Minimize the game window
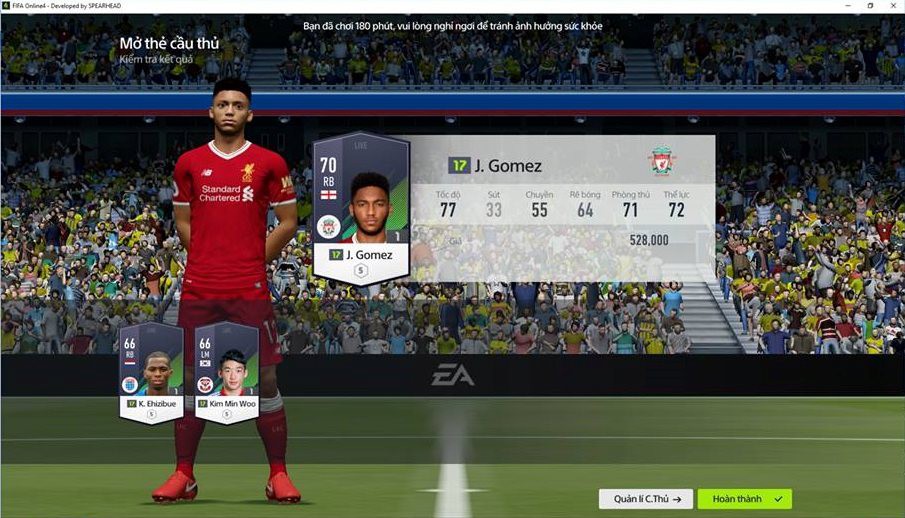 (846, 6)
